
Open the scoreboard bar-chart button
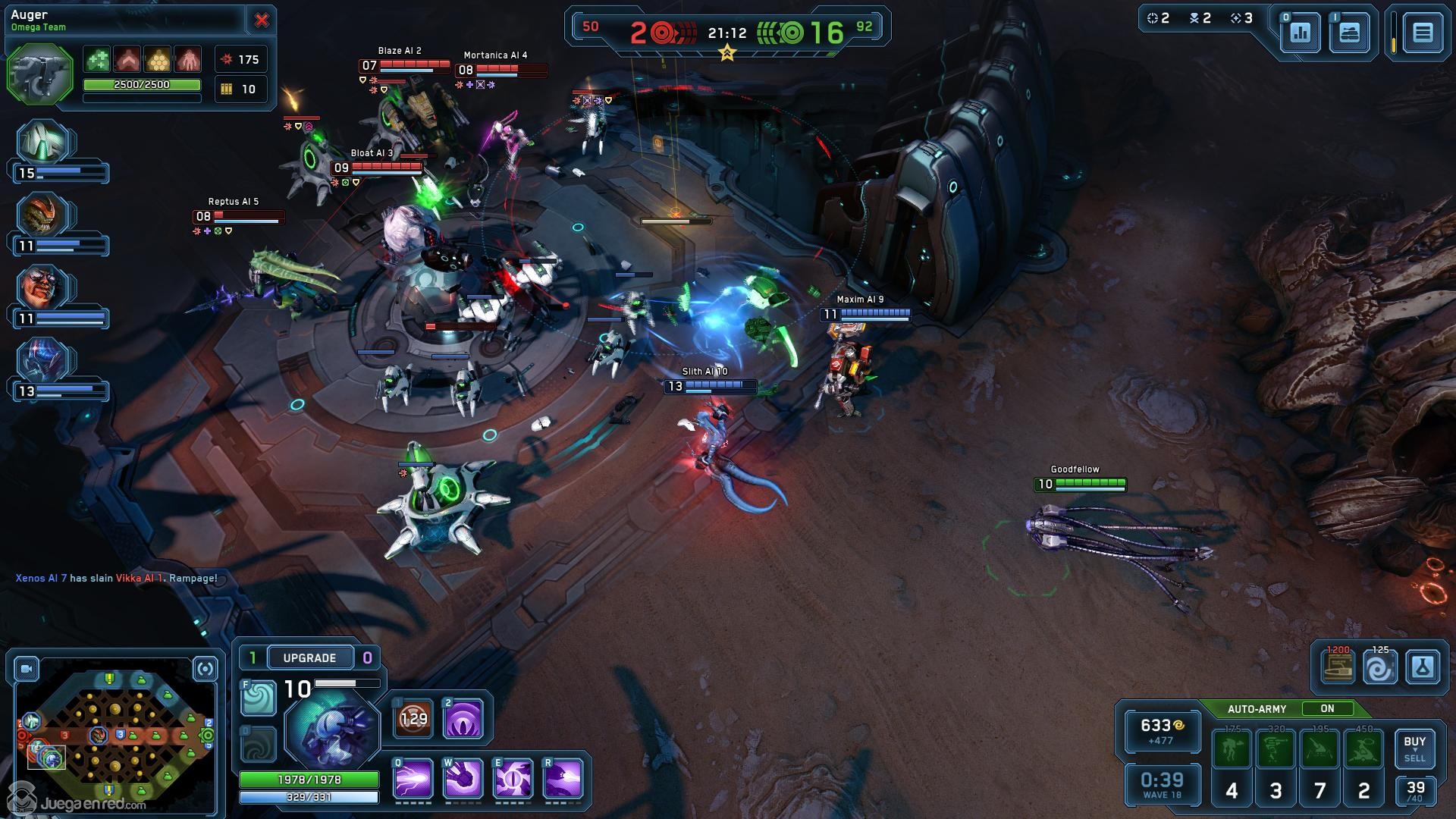pos(1301,33)
